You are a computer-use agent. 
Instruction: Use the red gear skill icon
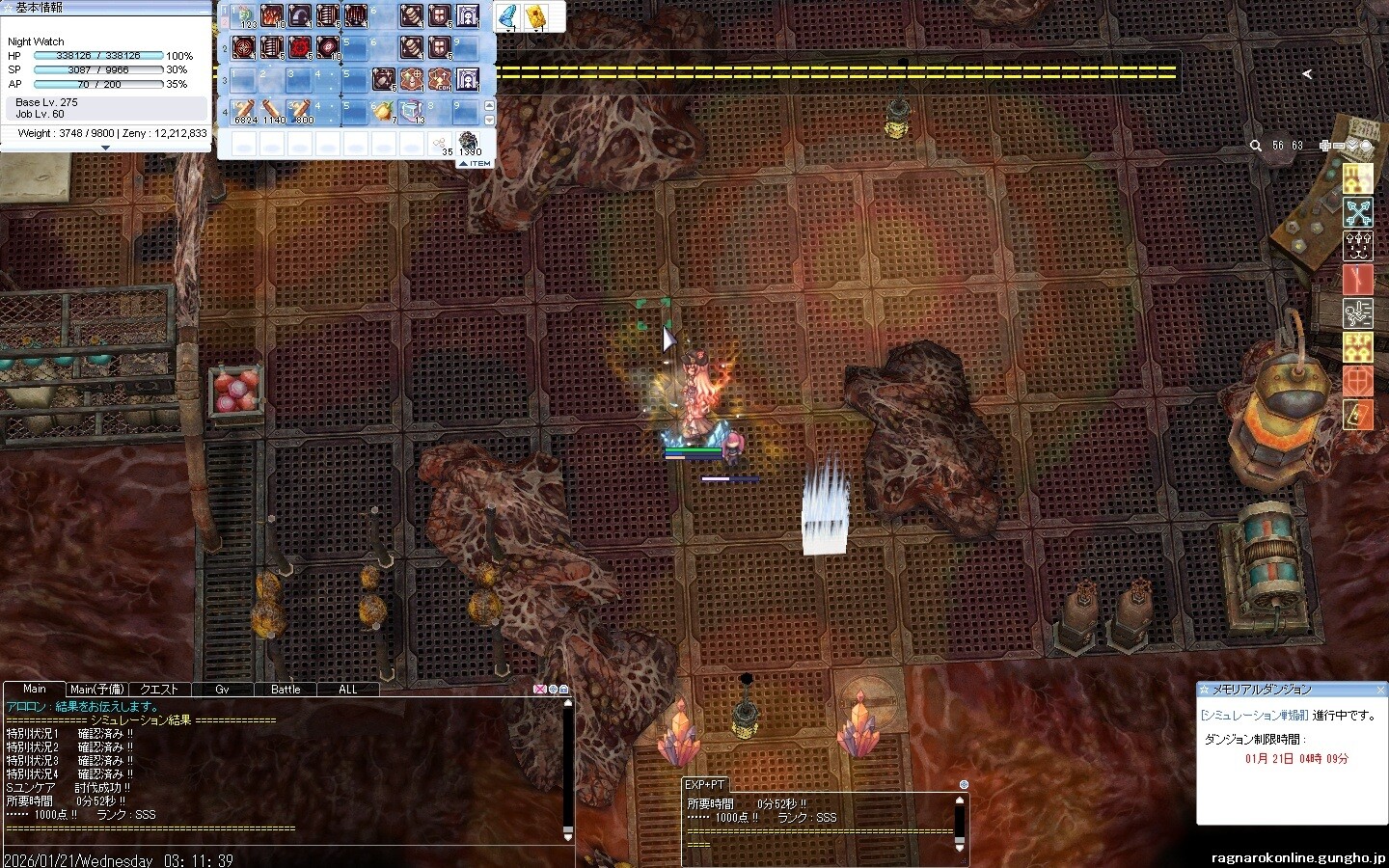(x=300, y=46)
